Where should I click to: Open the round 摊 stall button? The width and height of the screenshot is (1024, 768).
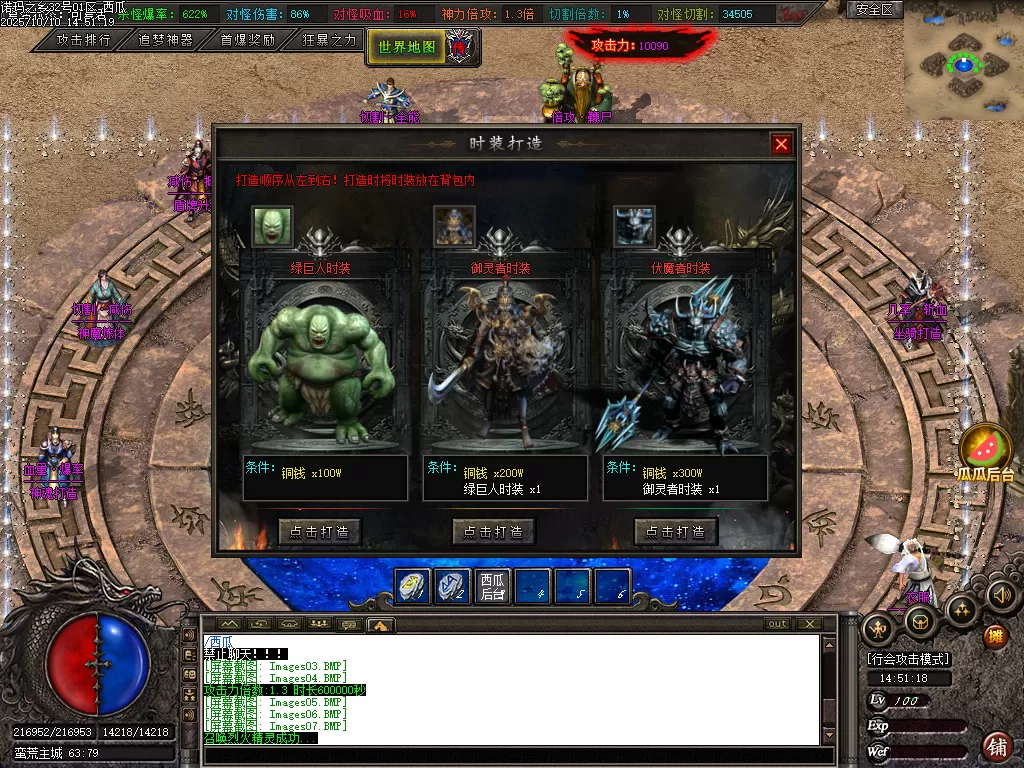coord(994,636)
